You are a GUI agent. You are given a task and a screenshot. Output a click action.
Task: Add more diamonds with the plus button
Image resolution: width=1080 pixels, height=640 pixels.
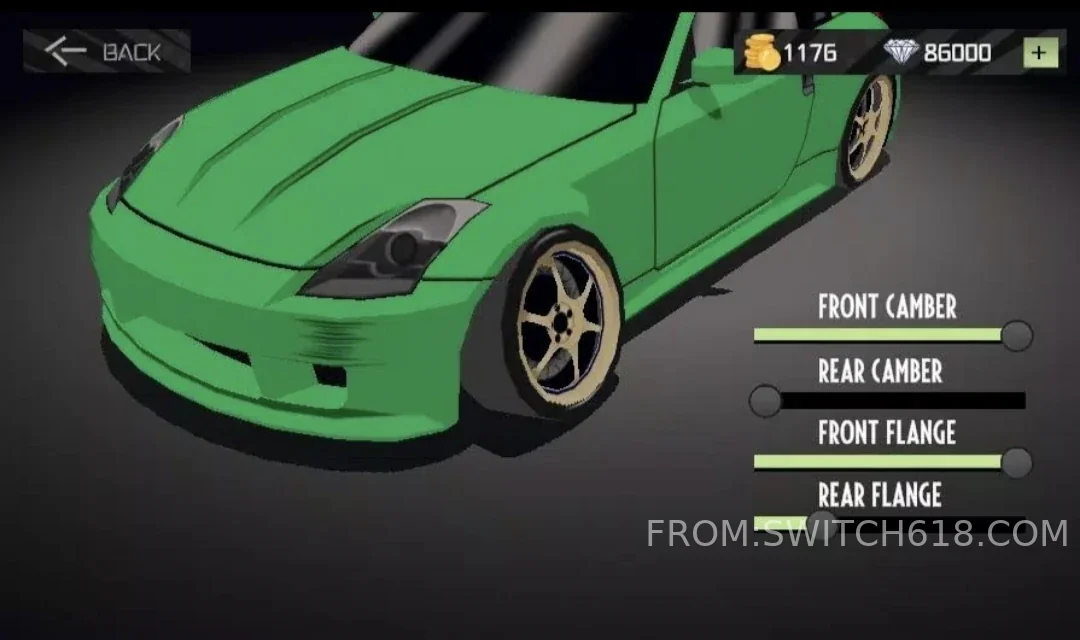tap(1040, 52)
